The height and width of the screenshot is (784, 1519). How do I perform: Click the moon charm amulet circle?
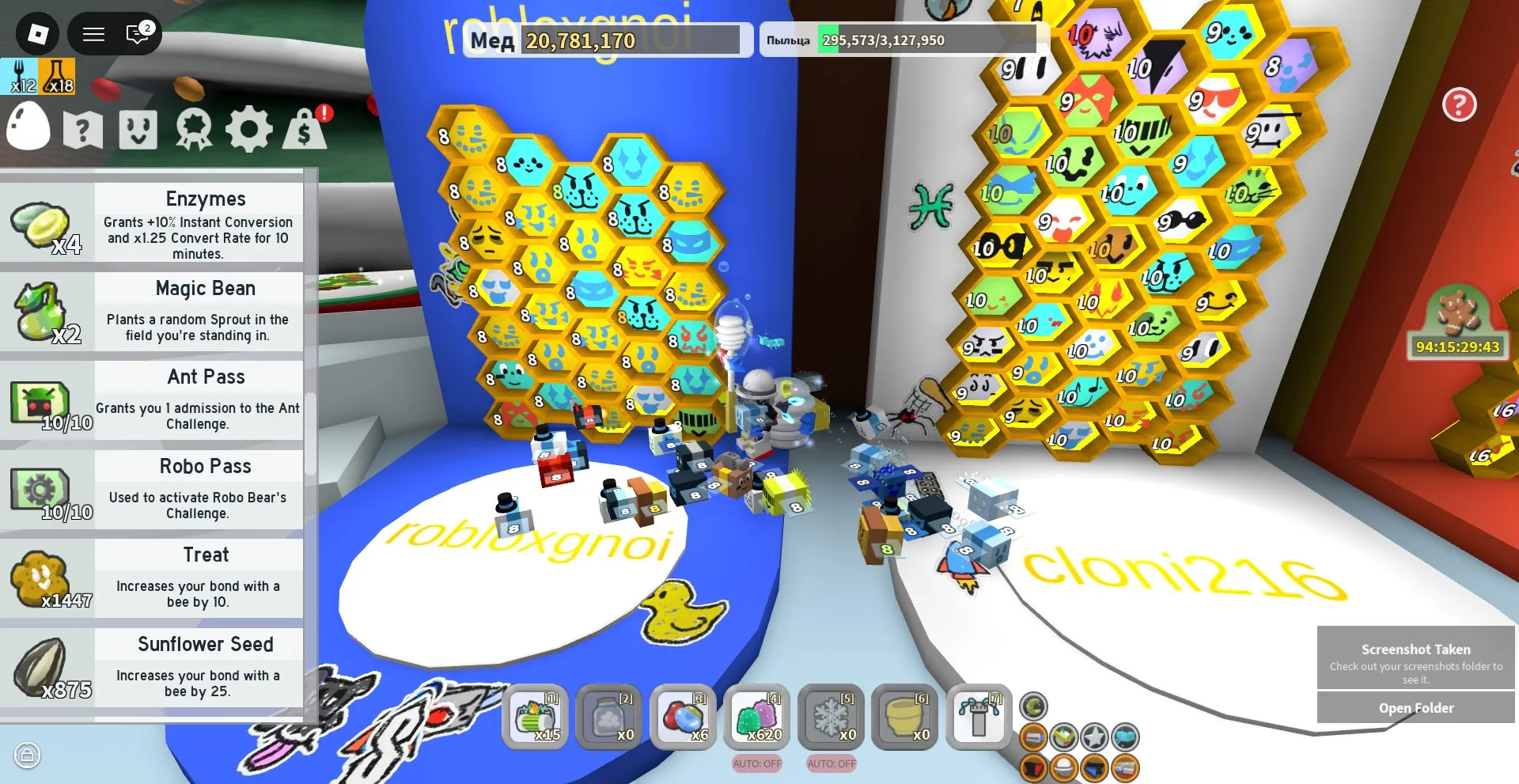[1032, 708]
